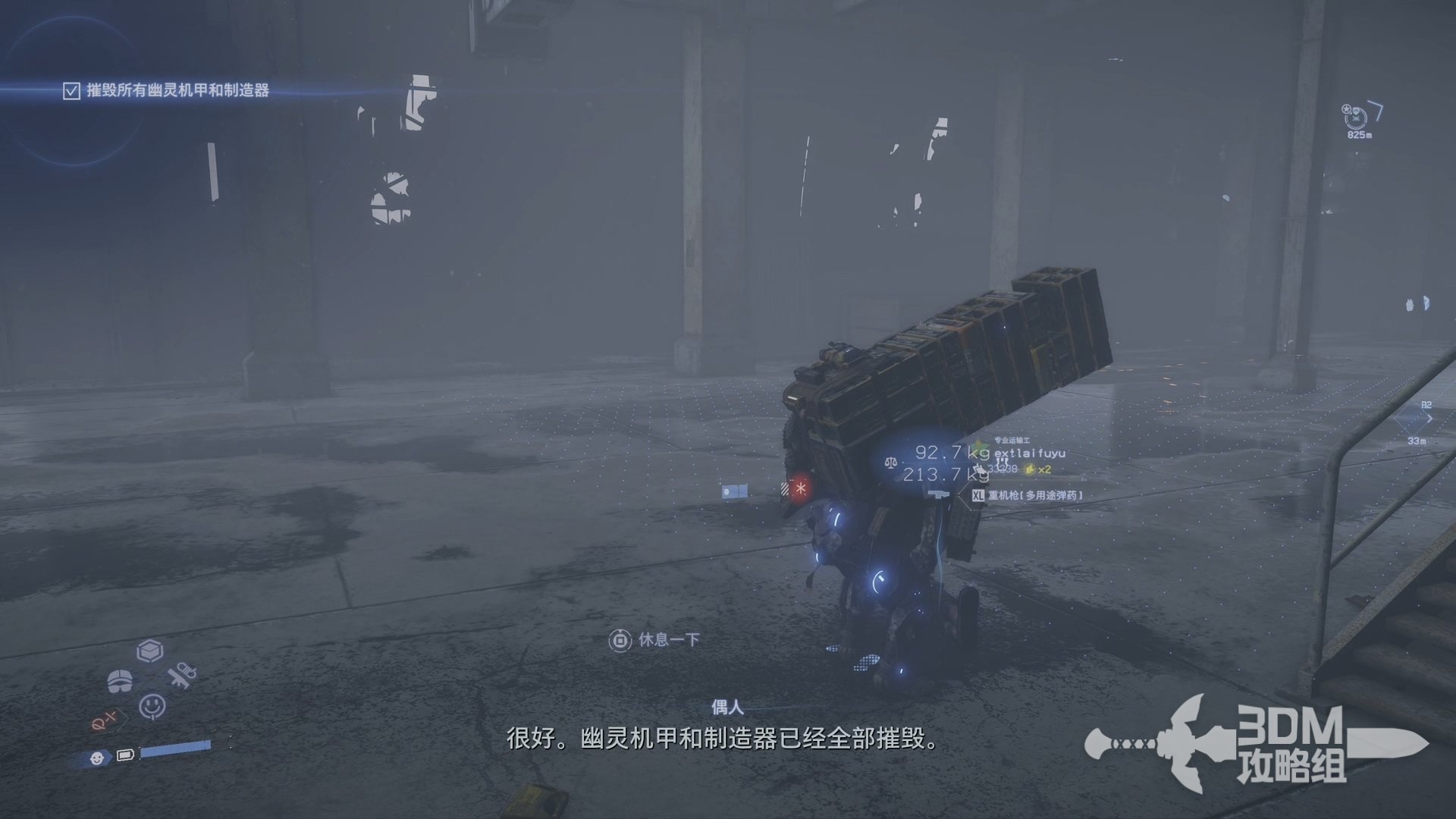
Task: Click the battery indicator next to the stamina bar
Action: (x=126, y=756)
